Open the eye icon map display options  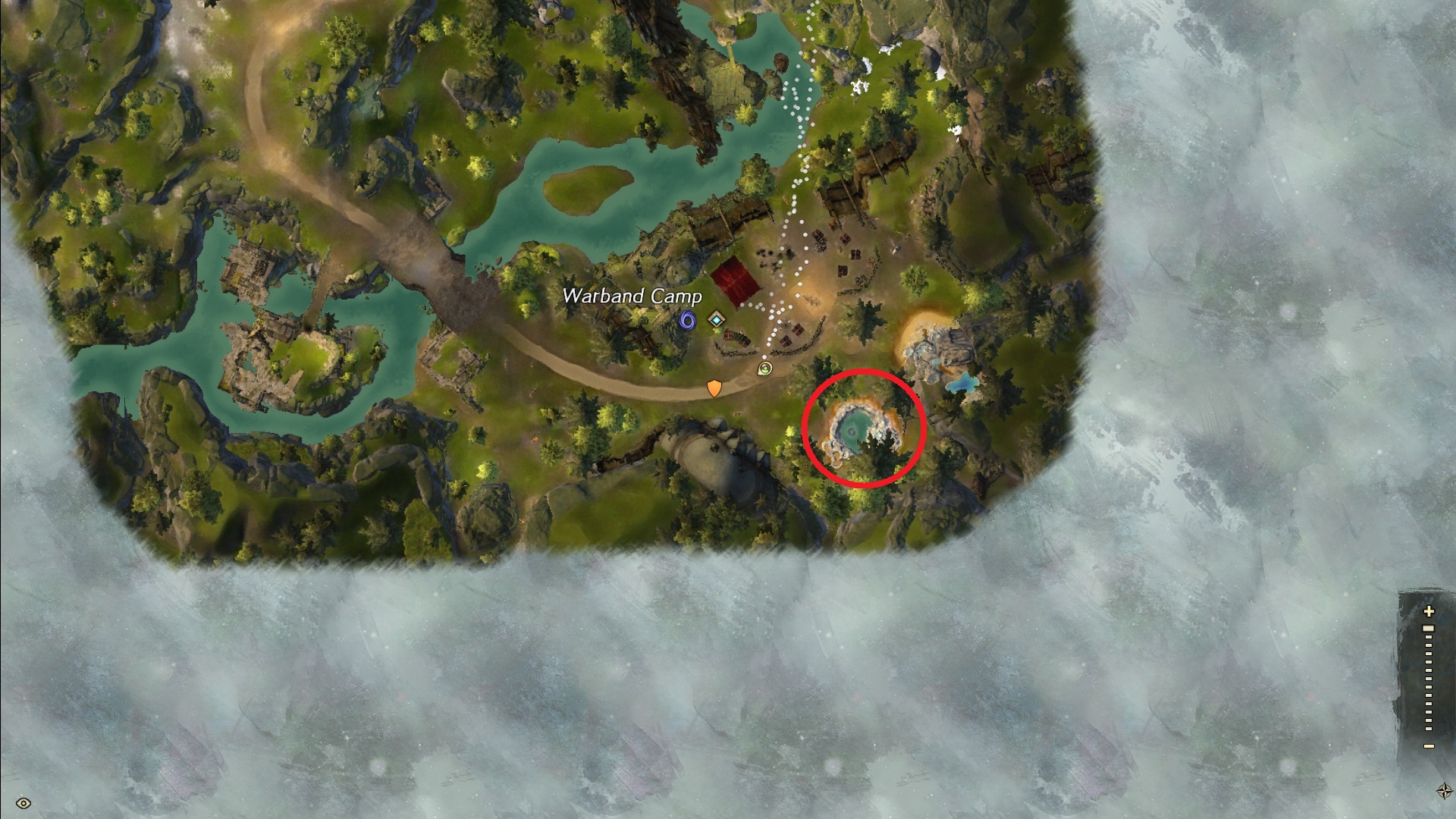pyautogui.click(x=24, y=803)
